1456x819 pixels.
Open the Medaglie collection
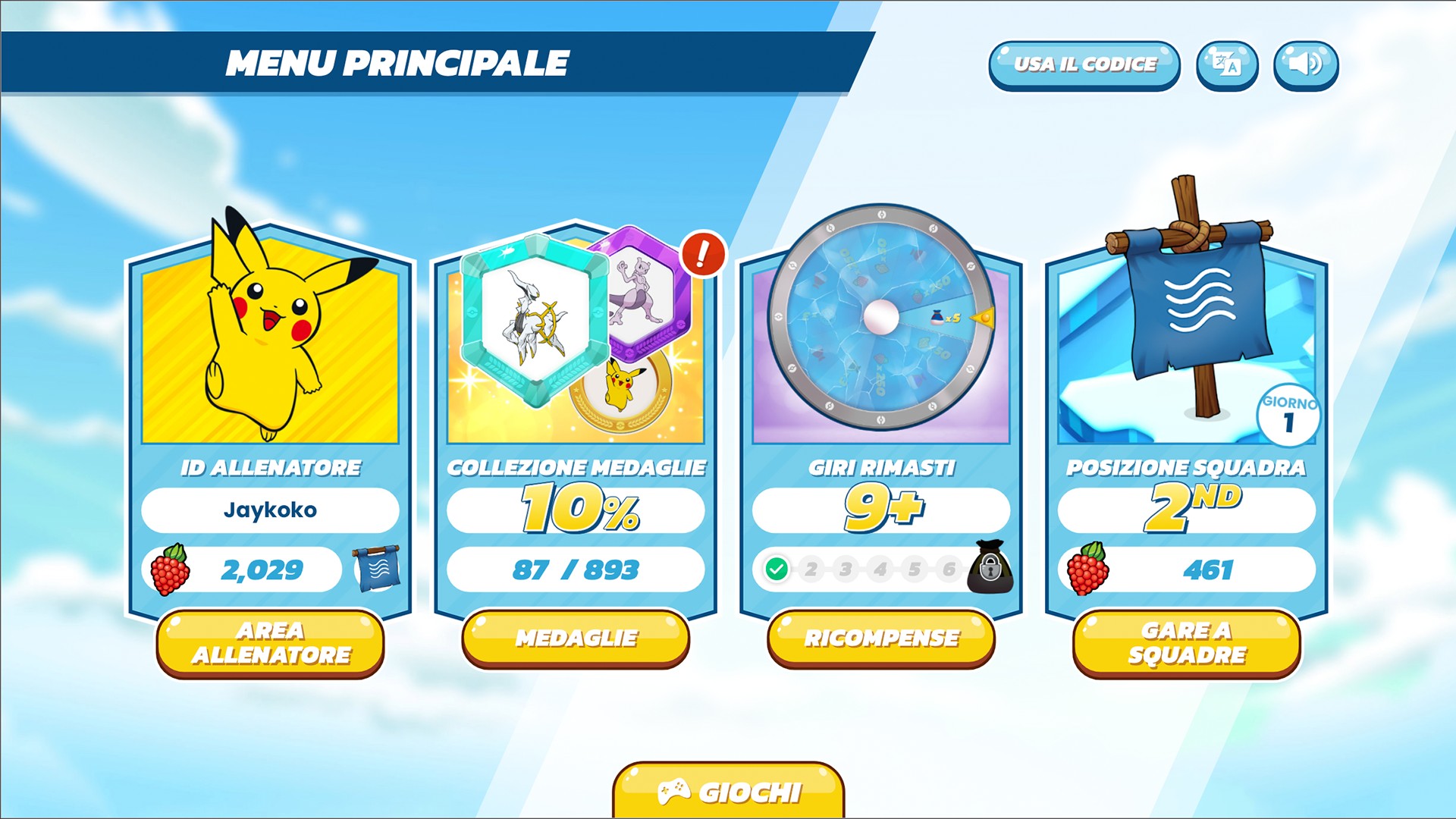pos(576,639)
